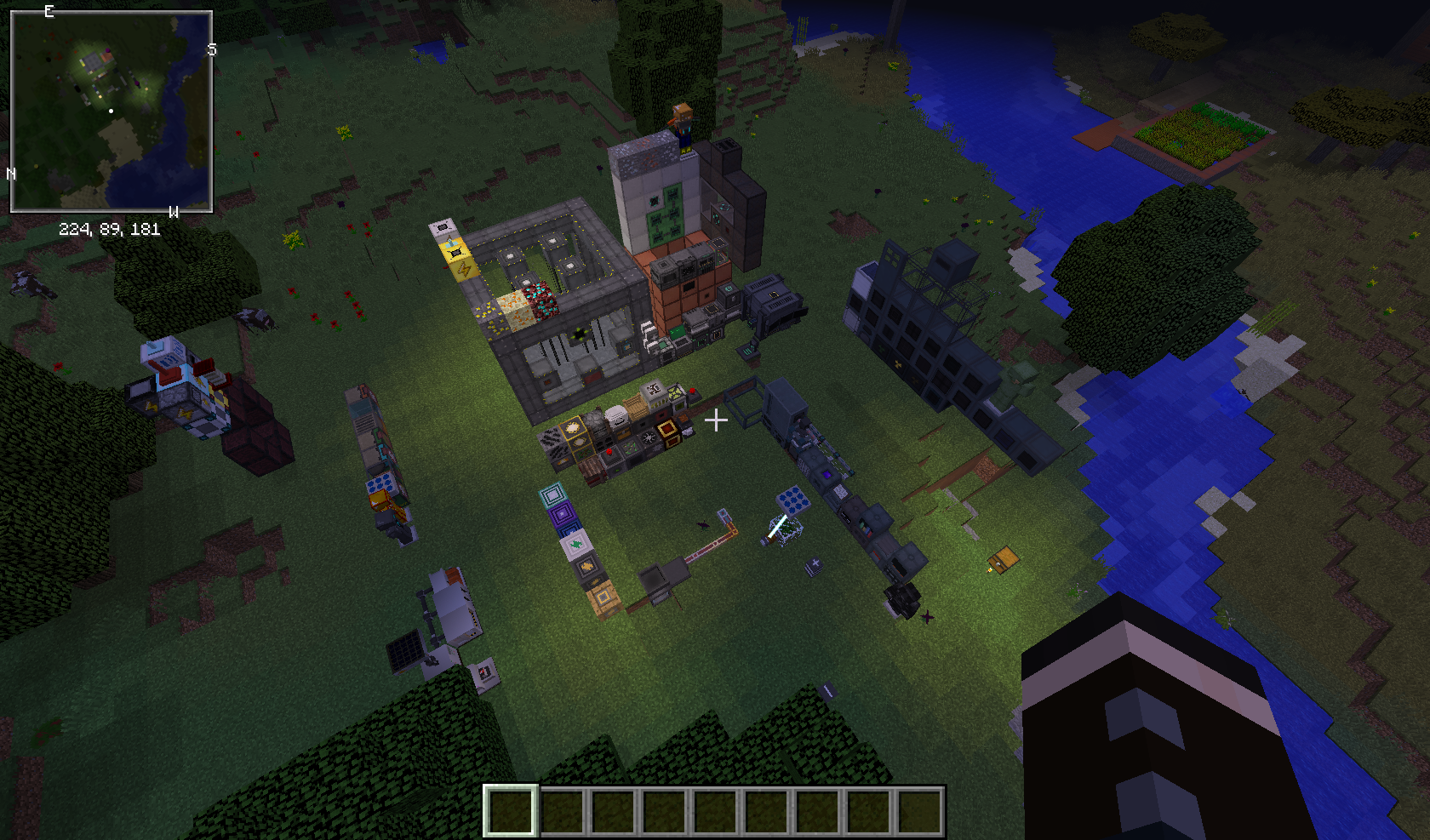1430x840 pixels.
Task: Click the E compass label on the minimap
Action: [49, 11]
